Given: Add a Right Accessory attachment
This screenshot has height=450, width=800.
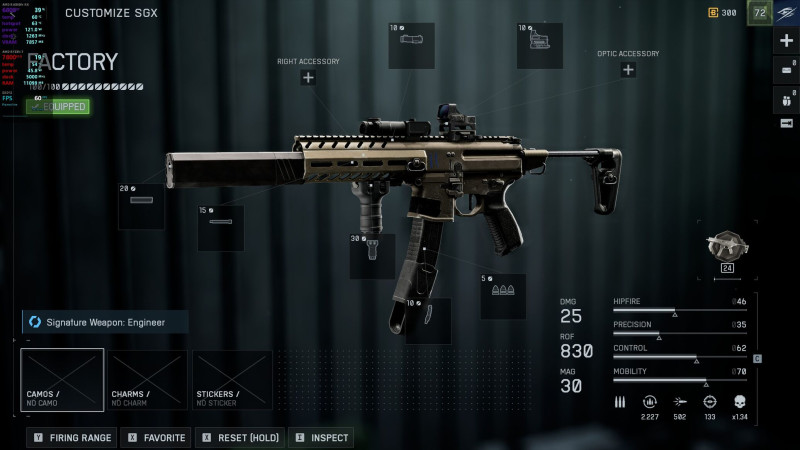Looking at the screenshot, I should (x=308, y=78).
